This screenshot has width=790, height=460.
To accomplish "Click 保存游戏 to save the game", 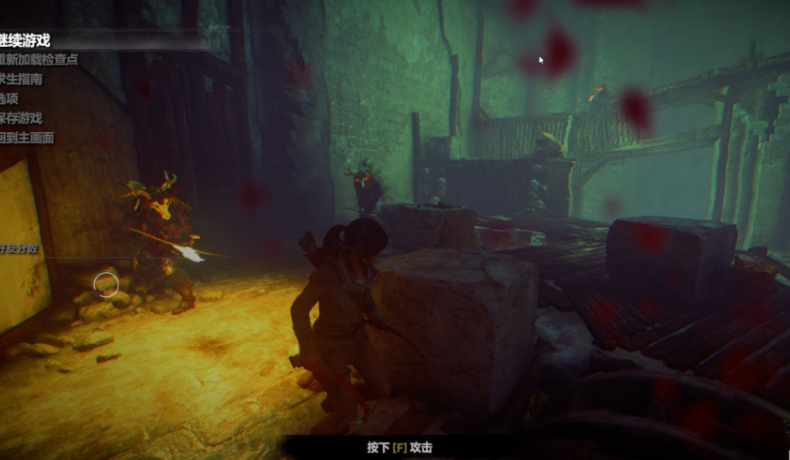I will [x=22, y=118].
